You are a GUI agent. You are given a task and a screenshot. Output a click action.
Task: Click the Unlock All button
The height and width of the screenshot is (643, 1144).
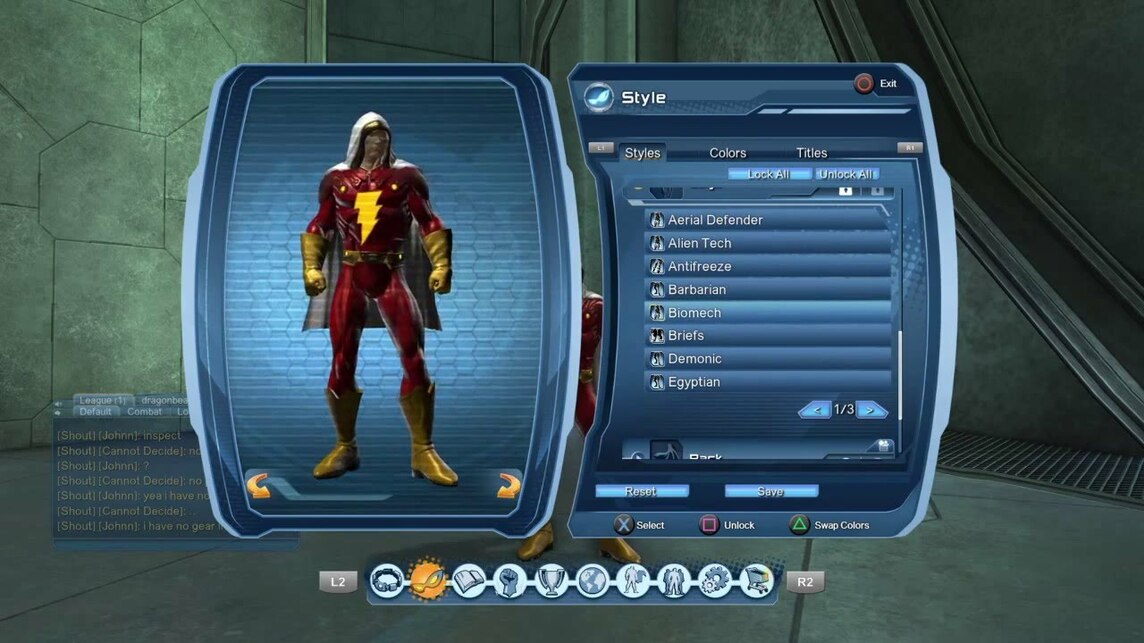[x=847, y=174]
